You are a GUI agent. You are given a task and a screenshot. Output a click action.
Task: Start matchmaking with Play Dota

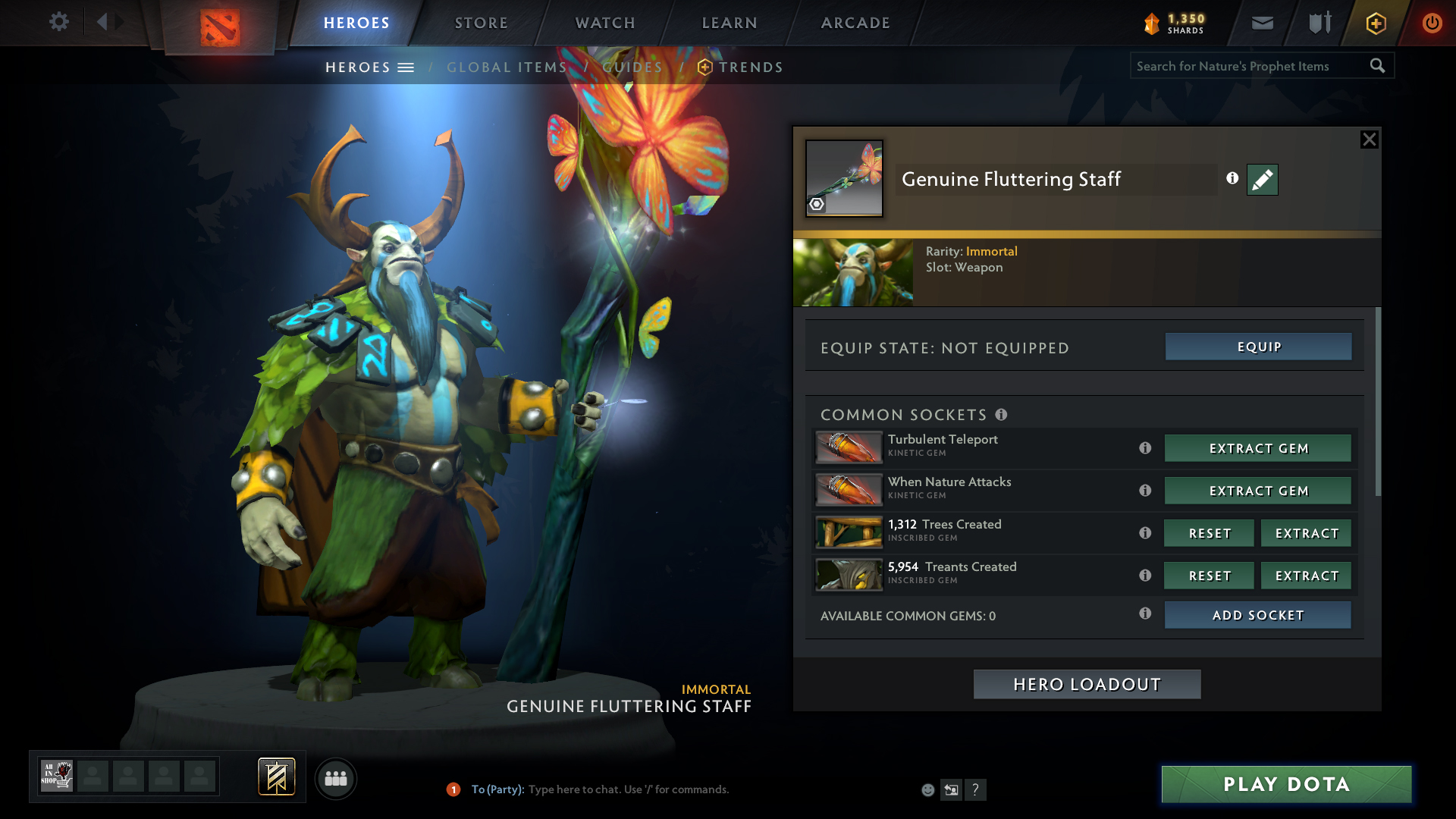tap(1286, 784)
